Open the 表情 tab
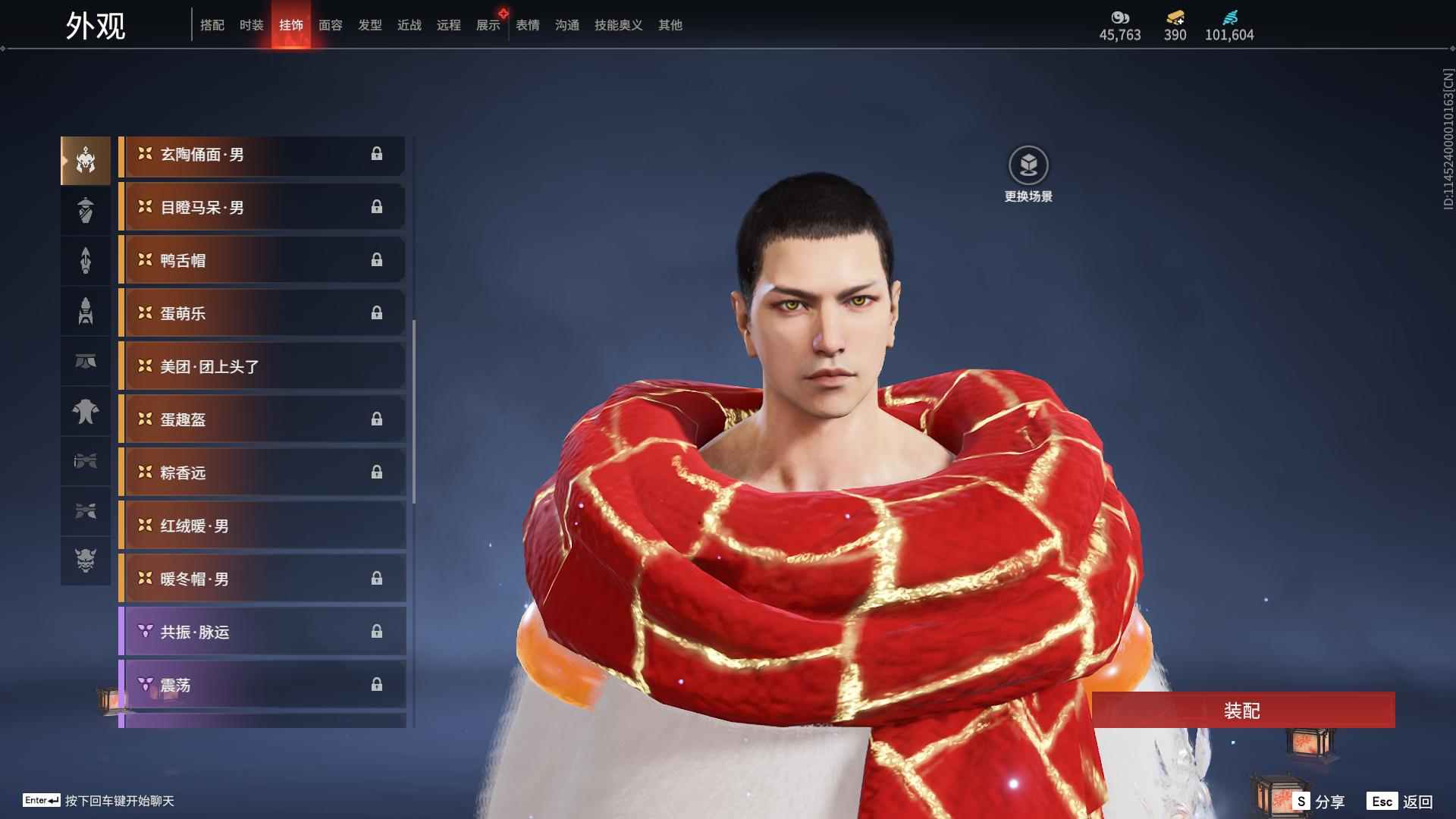Viewport: 1456px width, 819px height. tap(528, 25)
